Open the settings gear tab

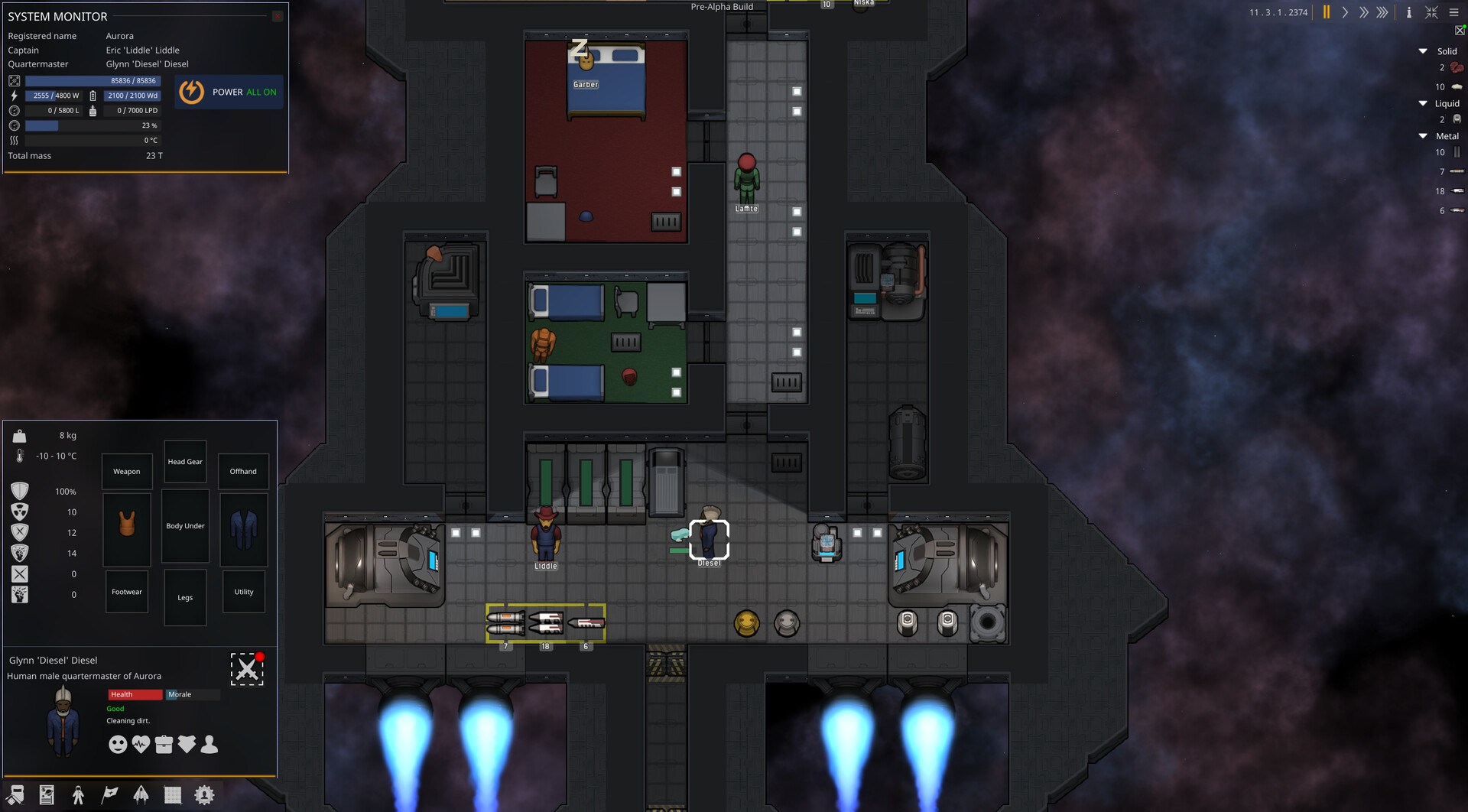click(x=203, y=795)
